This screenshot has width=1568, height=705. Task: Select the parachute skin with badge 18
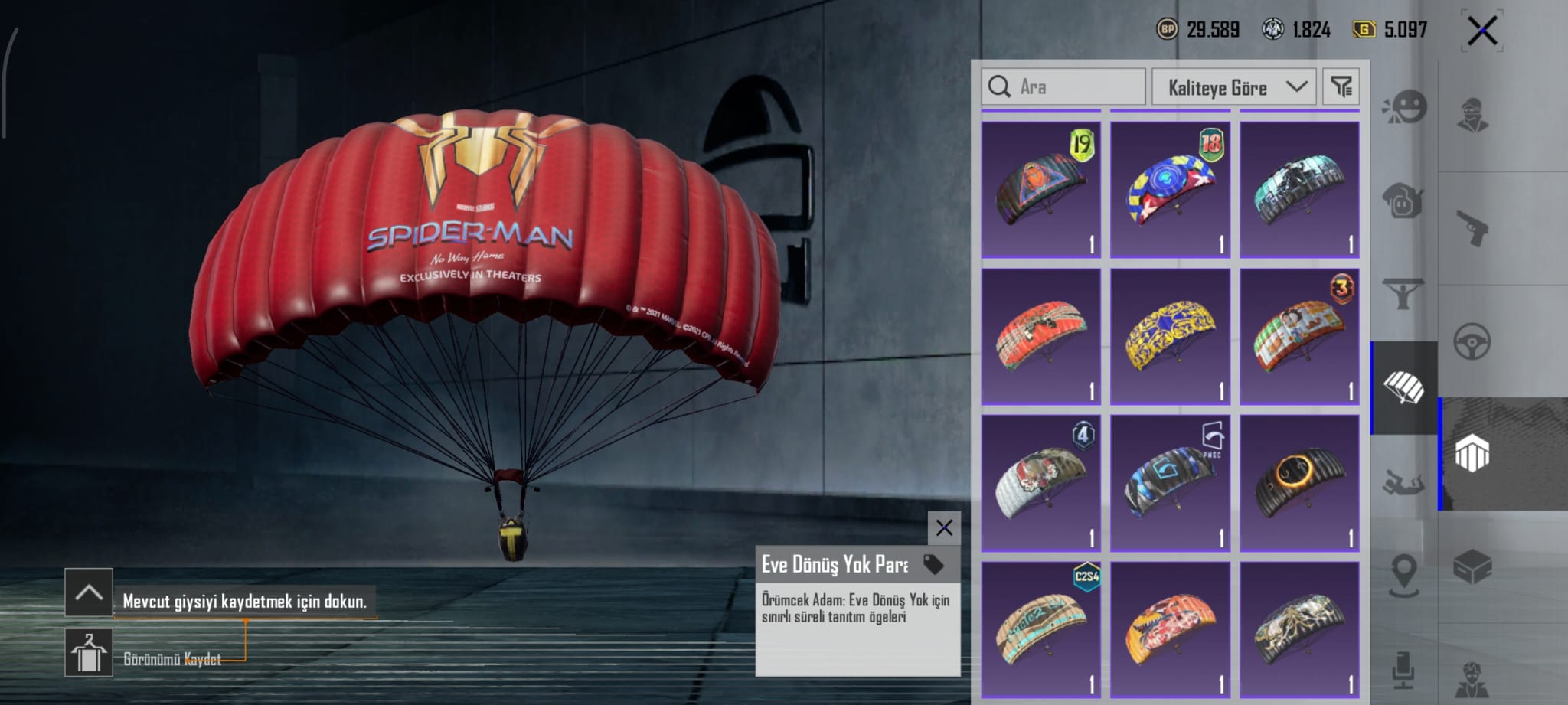point(1170,189)
